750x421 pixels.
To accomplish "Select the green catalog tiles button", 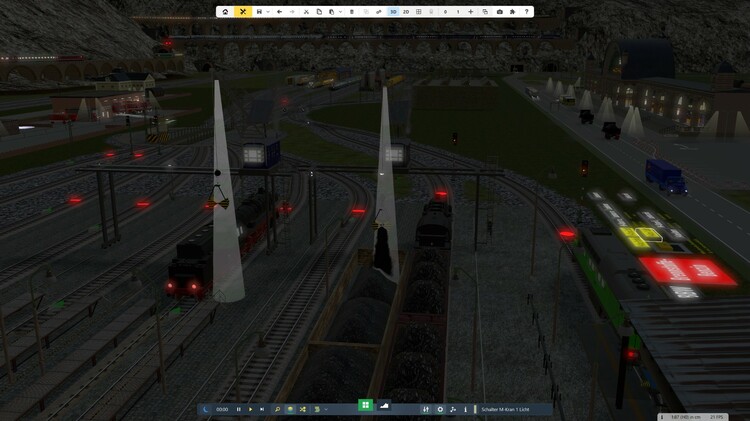I will tap(366, 405).
